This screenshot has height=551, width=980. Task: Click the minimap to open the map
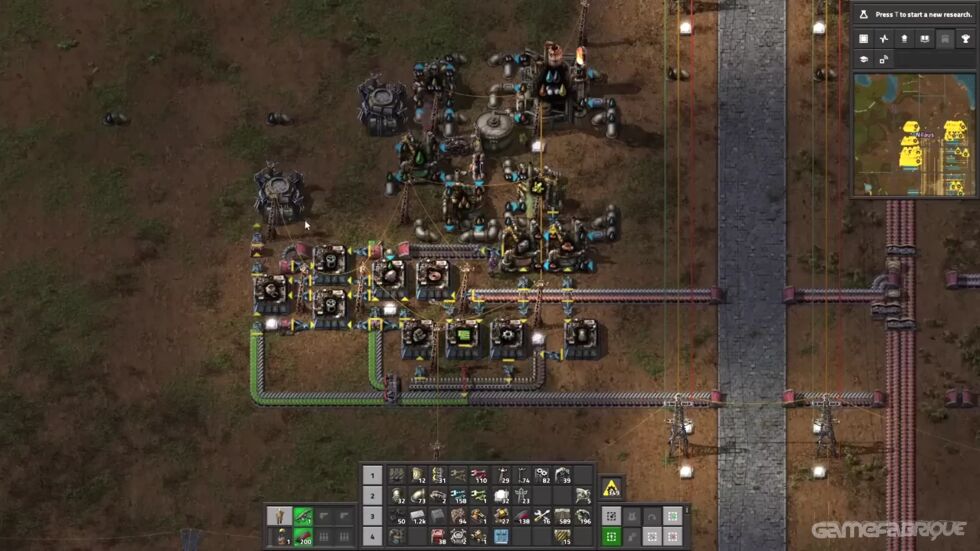[912, 133]
